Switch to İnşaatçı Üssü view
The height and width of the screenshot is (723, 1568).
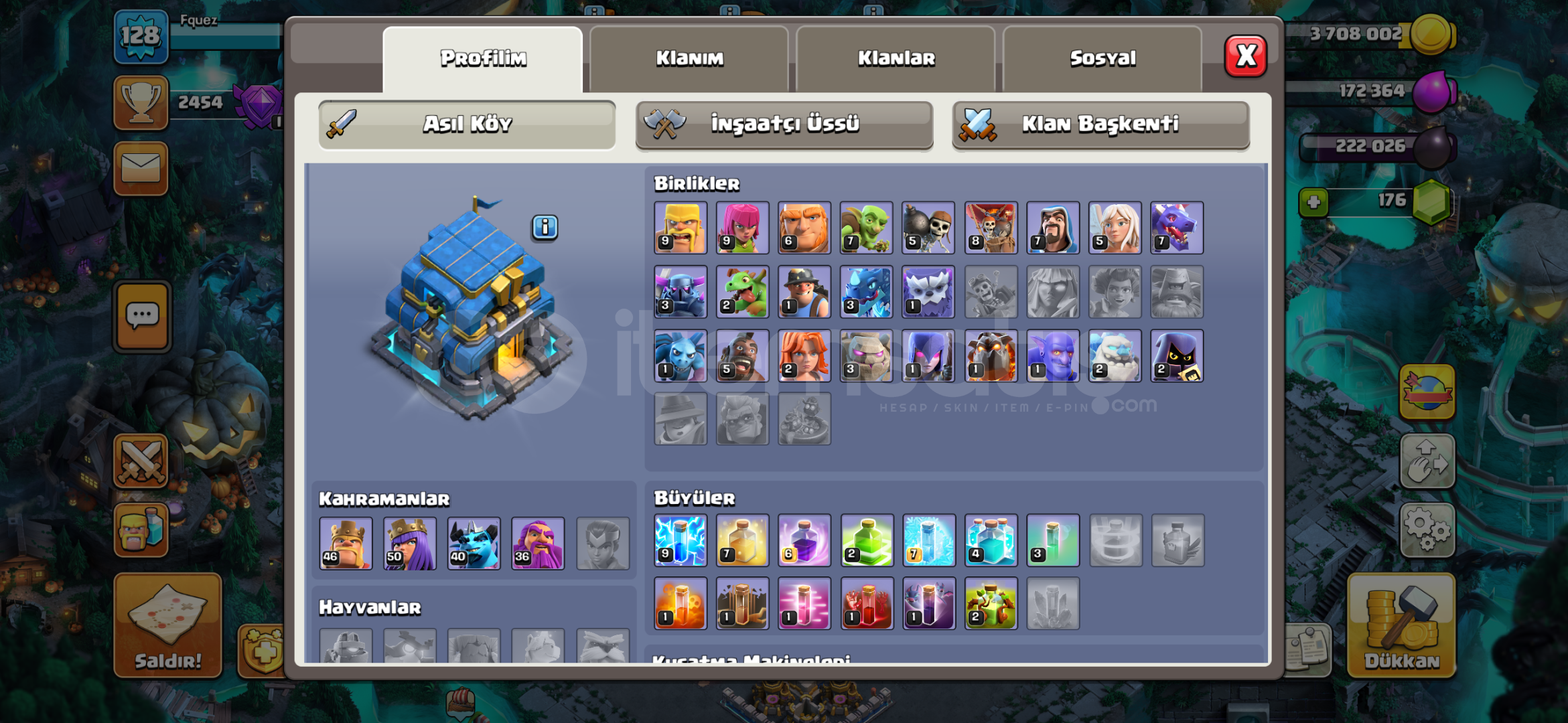pos(784,124)
